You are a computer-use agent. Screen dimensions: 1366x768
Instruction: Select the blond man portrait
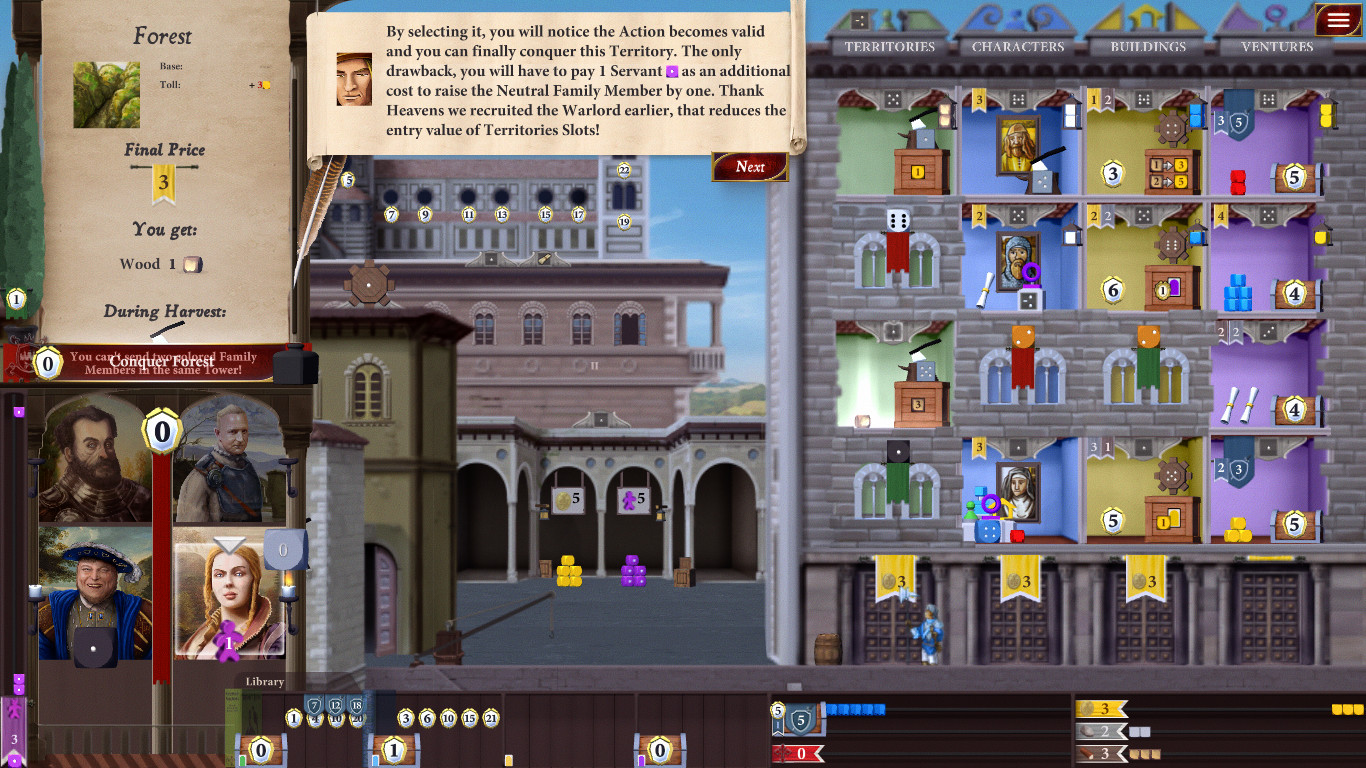pyautogui.click(x=229, y=460)
